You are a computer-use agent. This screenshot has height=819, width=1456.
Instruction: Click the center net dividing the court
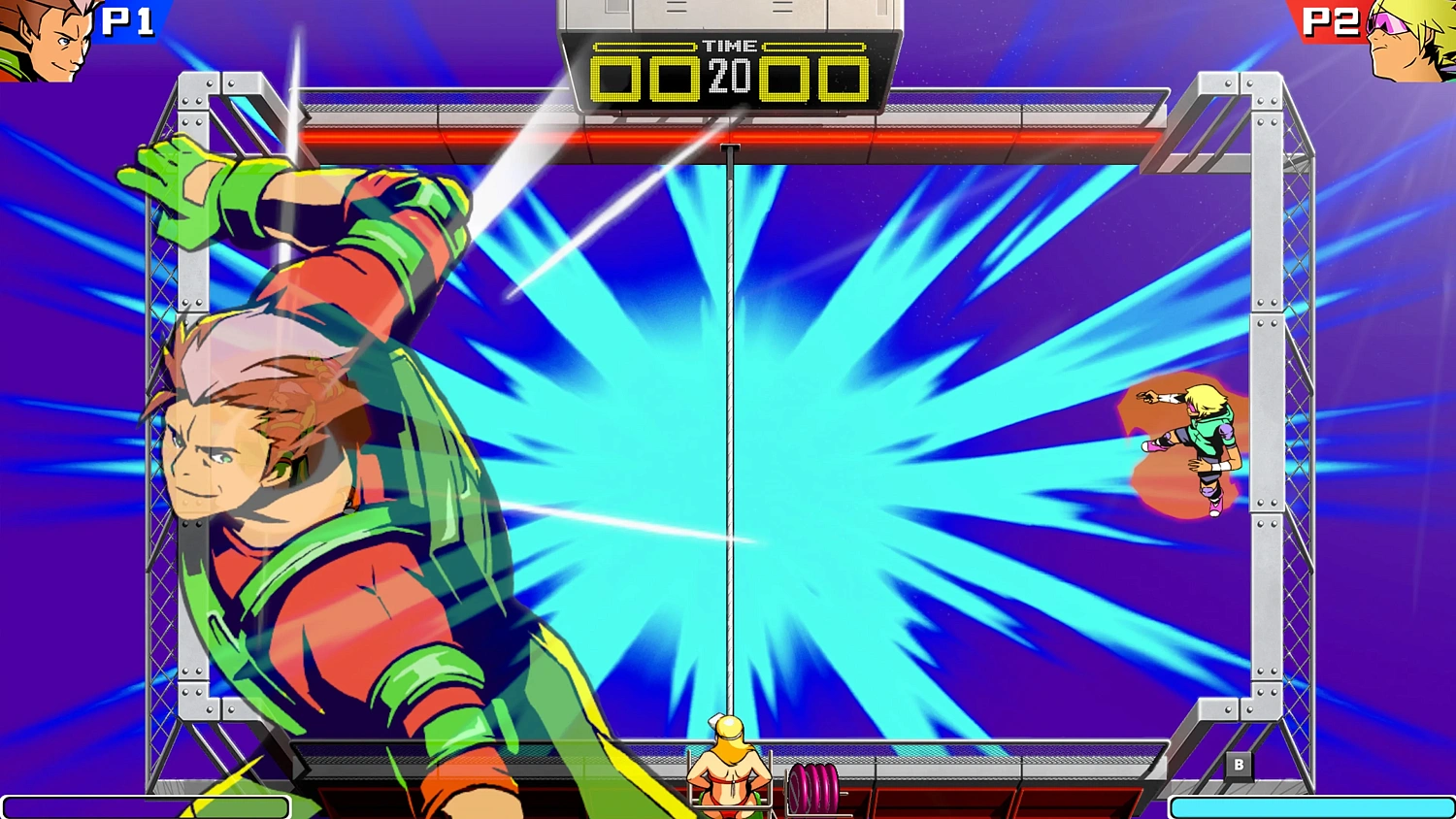click(x=730, y=437)
